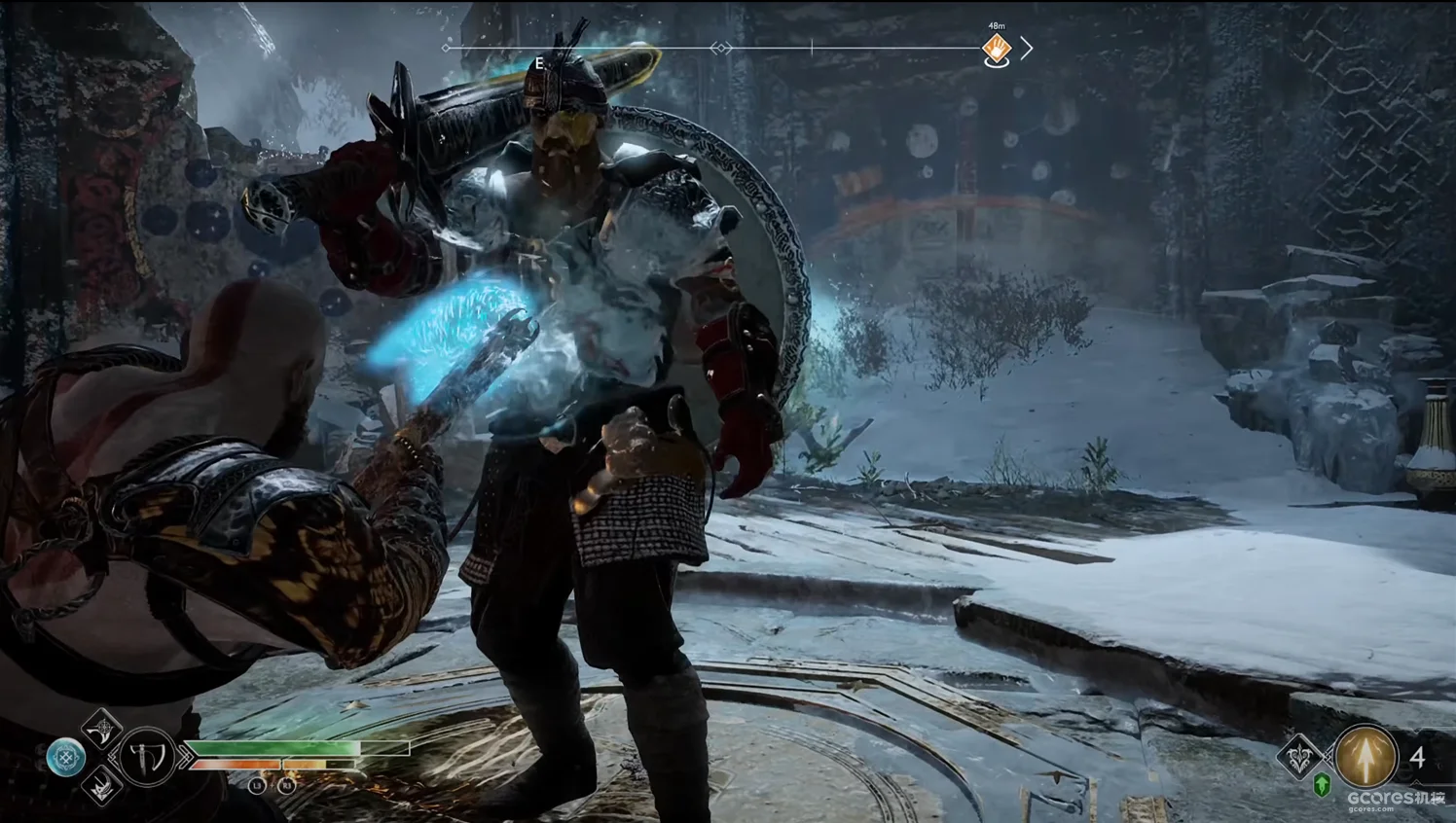This screenshot has height=823, width=1456.
Task: Use the lower diamond runic attack icon
Action: 101,786
